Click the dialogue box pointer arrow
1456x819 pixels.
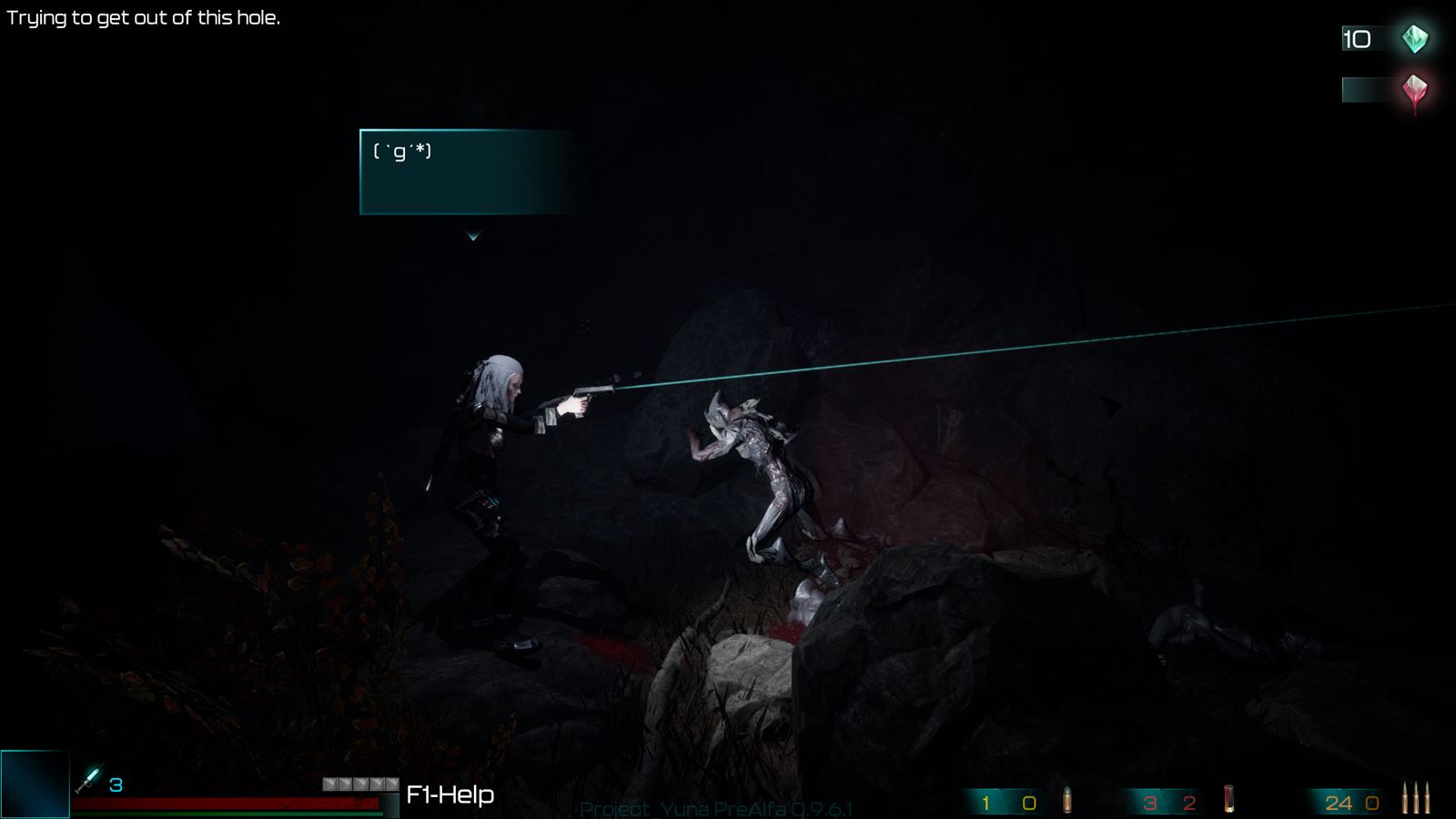click(473, 235)
